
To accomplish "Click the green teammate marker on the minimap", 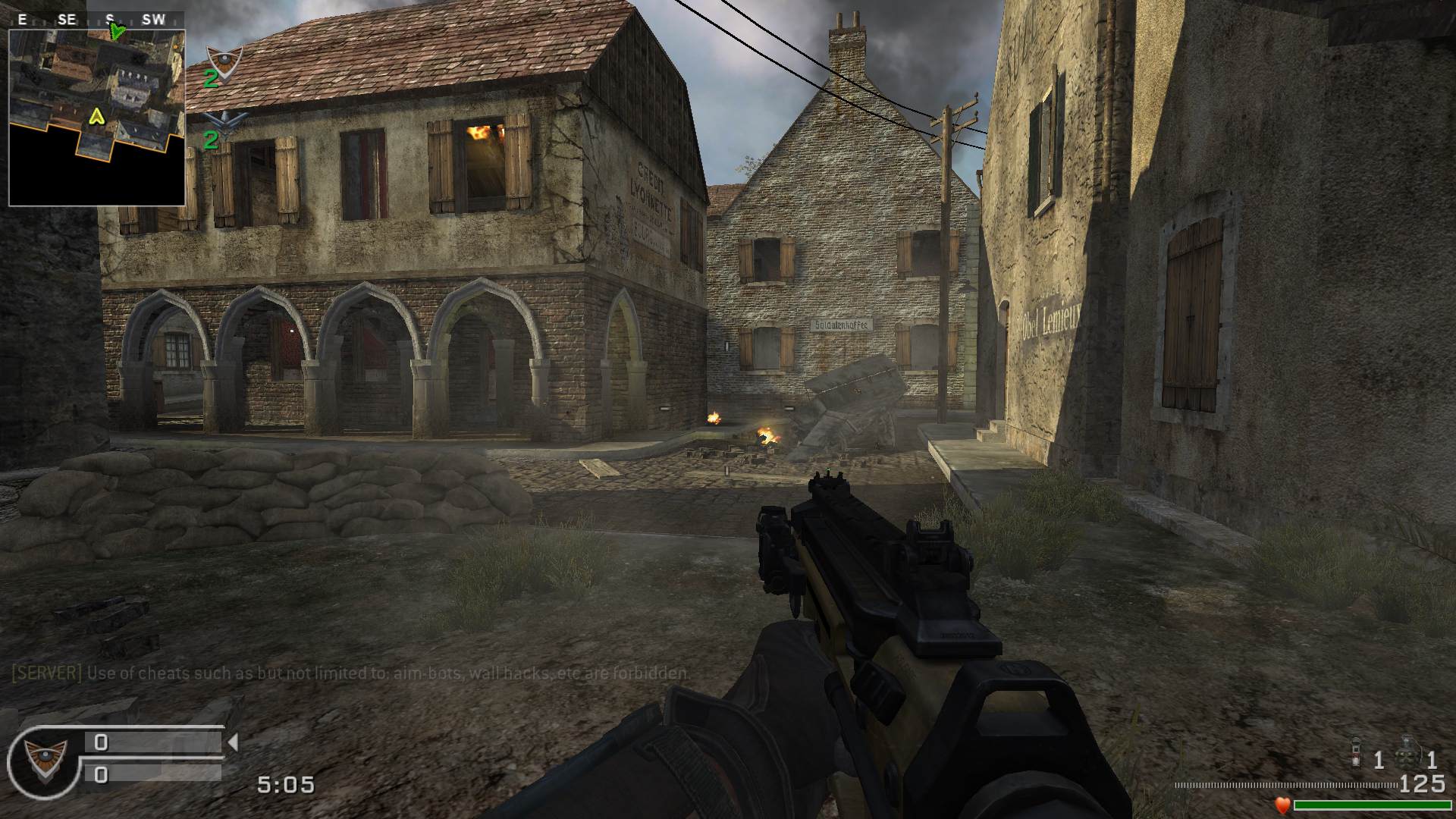I will [x=117, y=32].
